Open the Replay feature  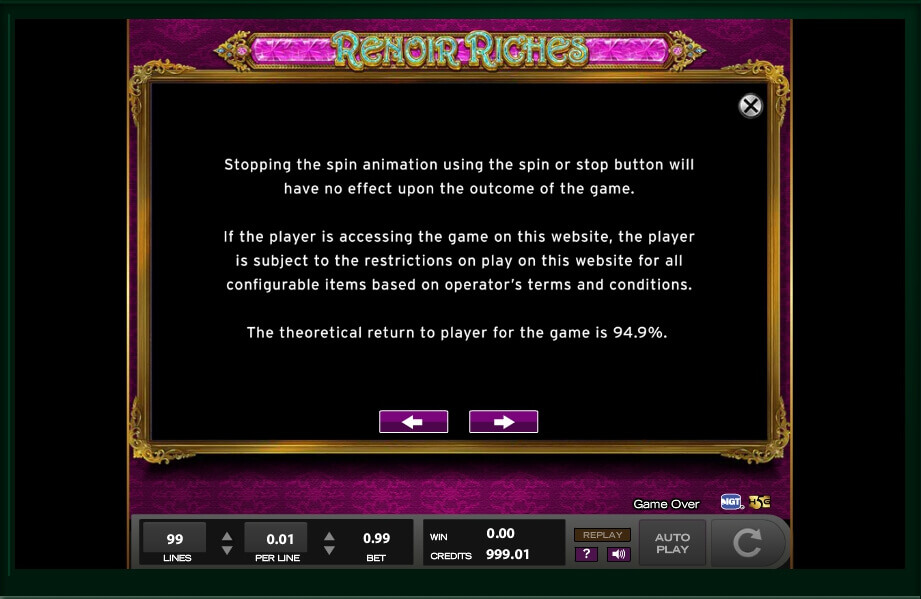pos(602,535)
